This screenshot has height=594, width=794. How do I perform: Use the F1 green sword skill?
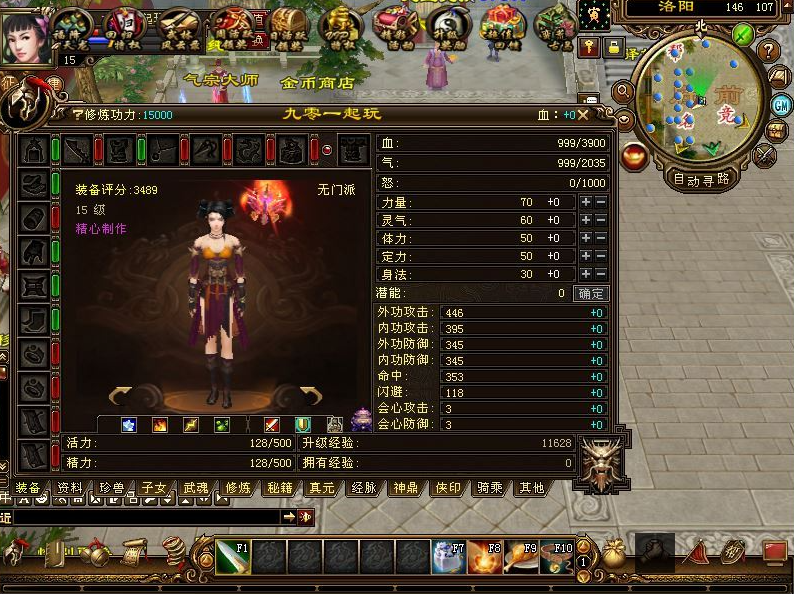[233, 556]
